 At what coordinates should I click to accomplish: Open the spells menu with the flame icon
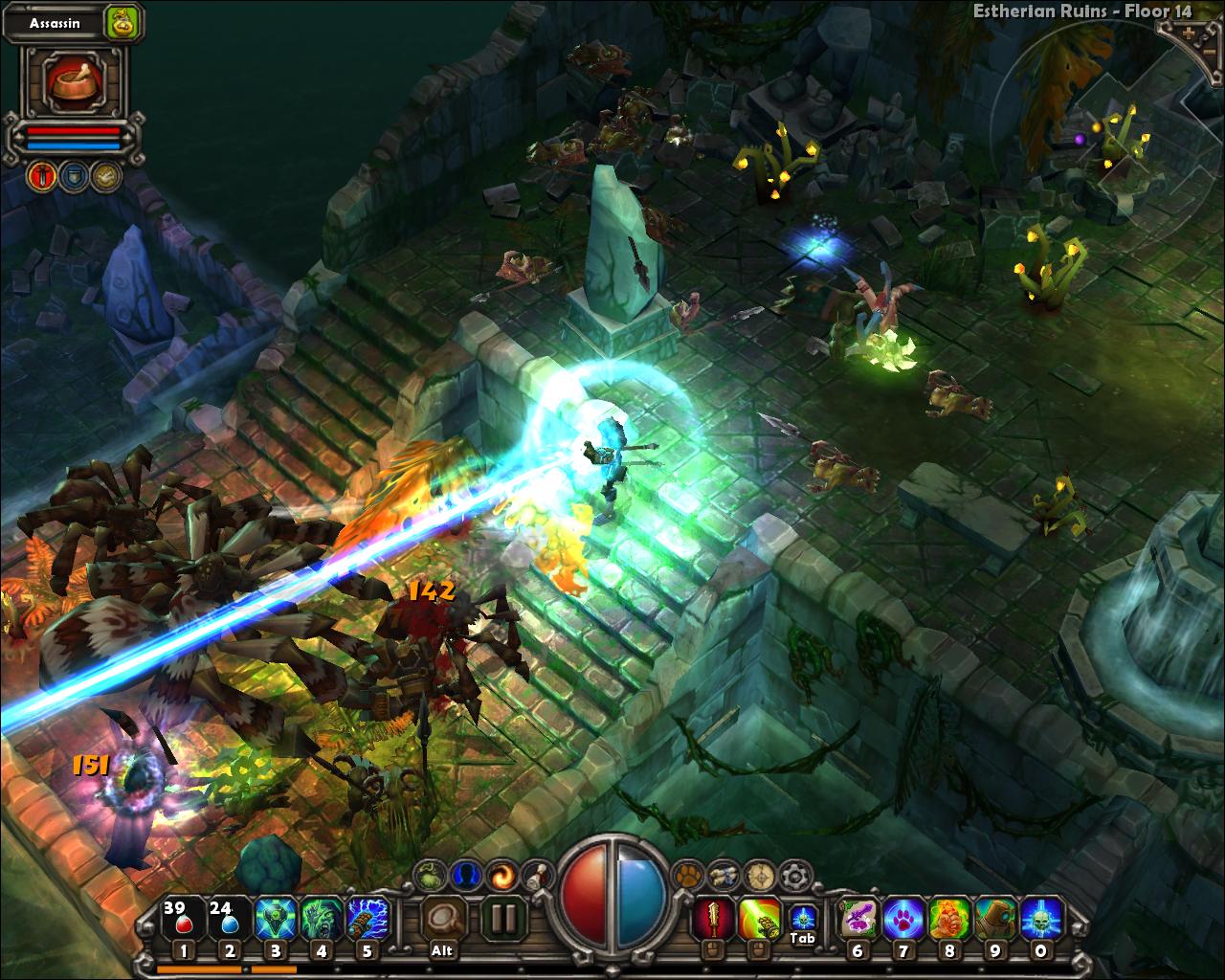501,873
